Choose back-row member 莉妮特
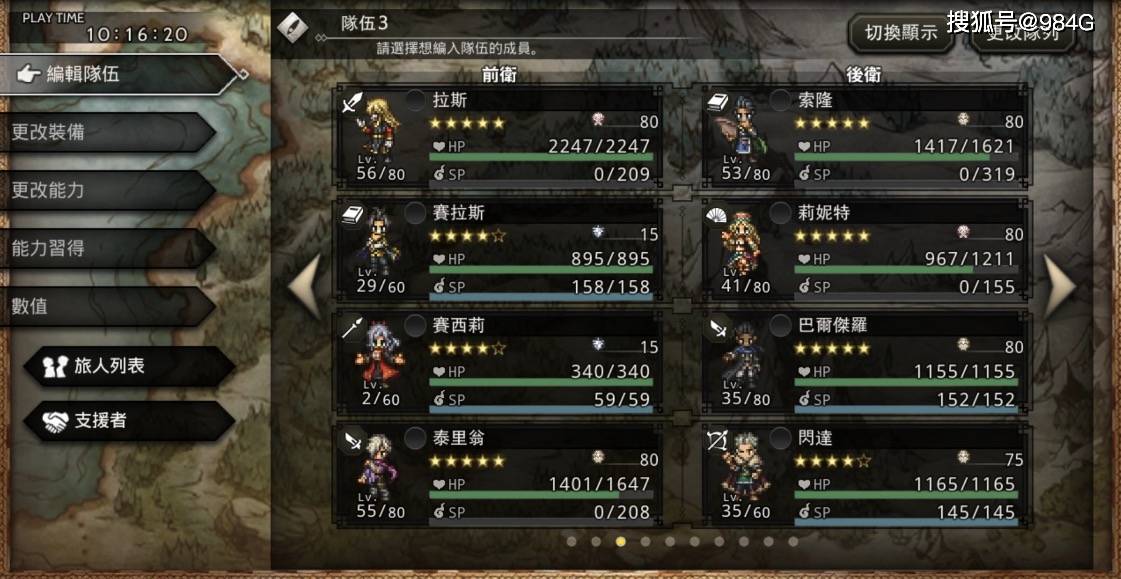 pos(865,249)
